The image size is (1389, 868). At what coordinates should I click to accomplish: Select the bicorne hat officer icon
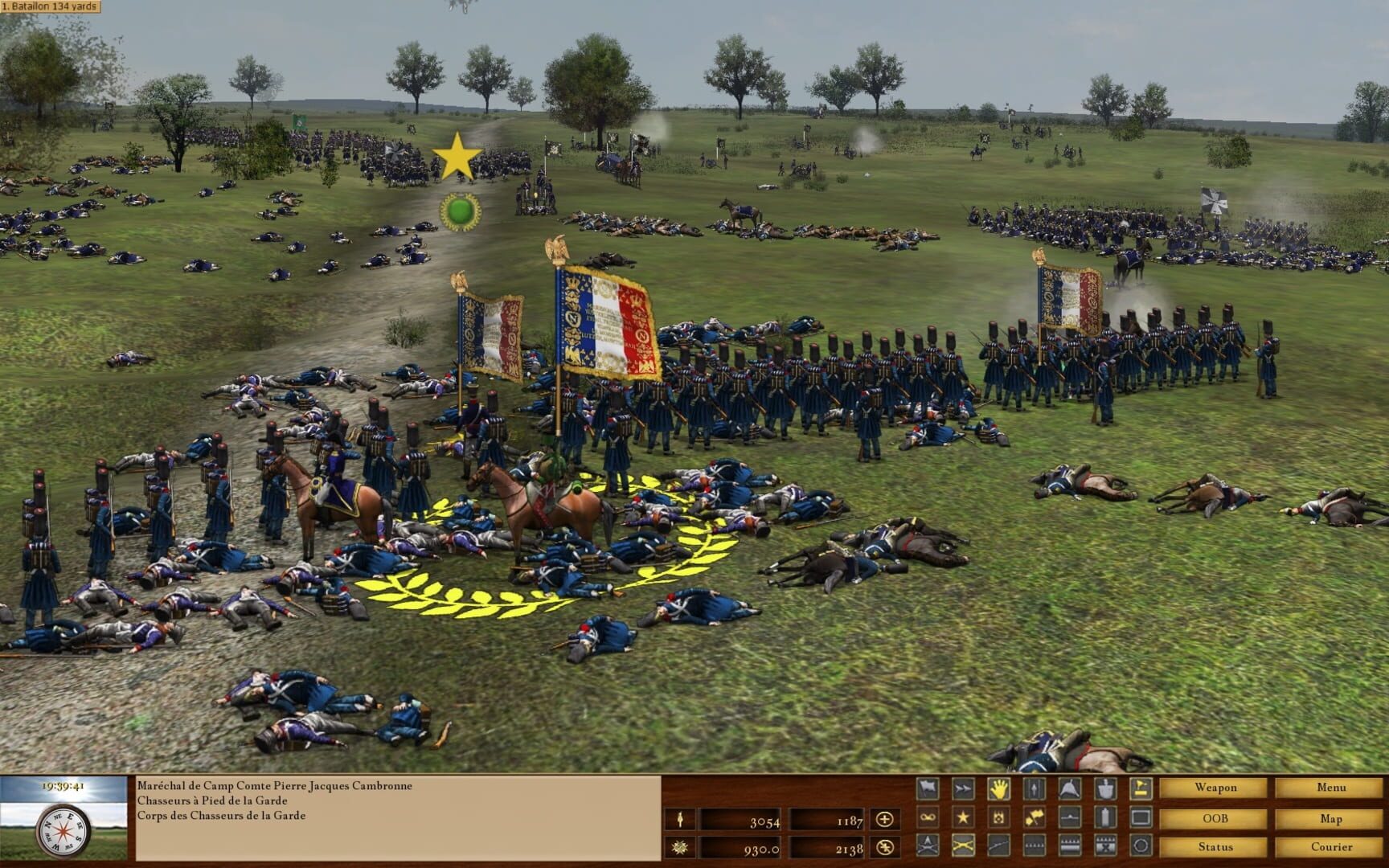[x=1068, y=788]
